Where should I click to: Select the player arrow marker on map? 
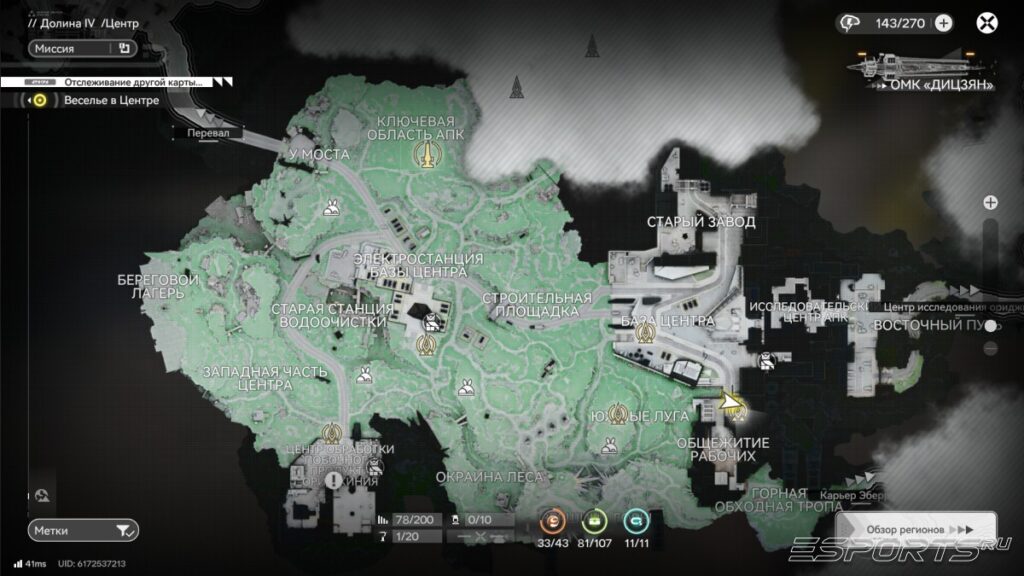[732, 403]
